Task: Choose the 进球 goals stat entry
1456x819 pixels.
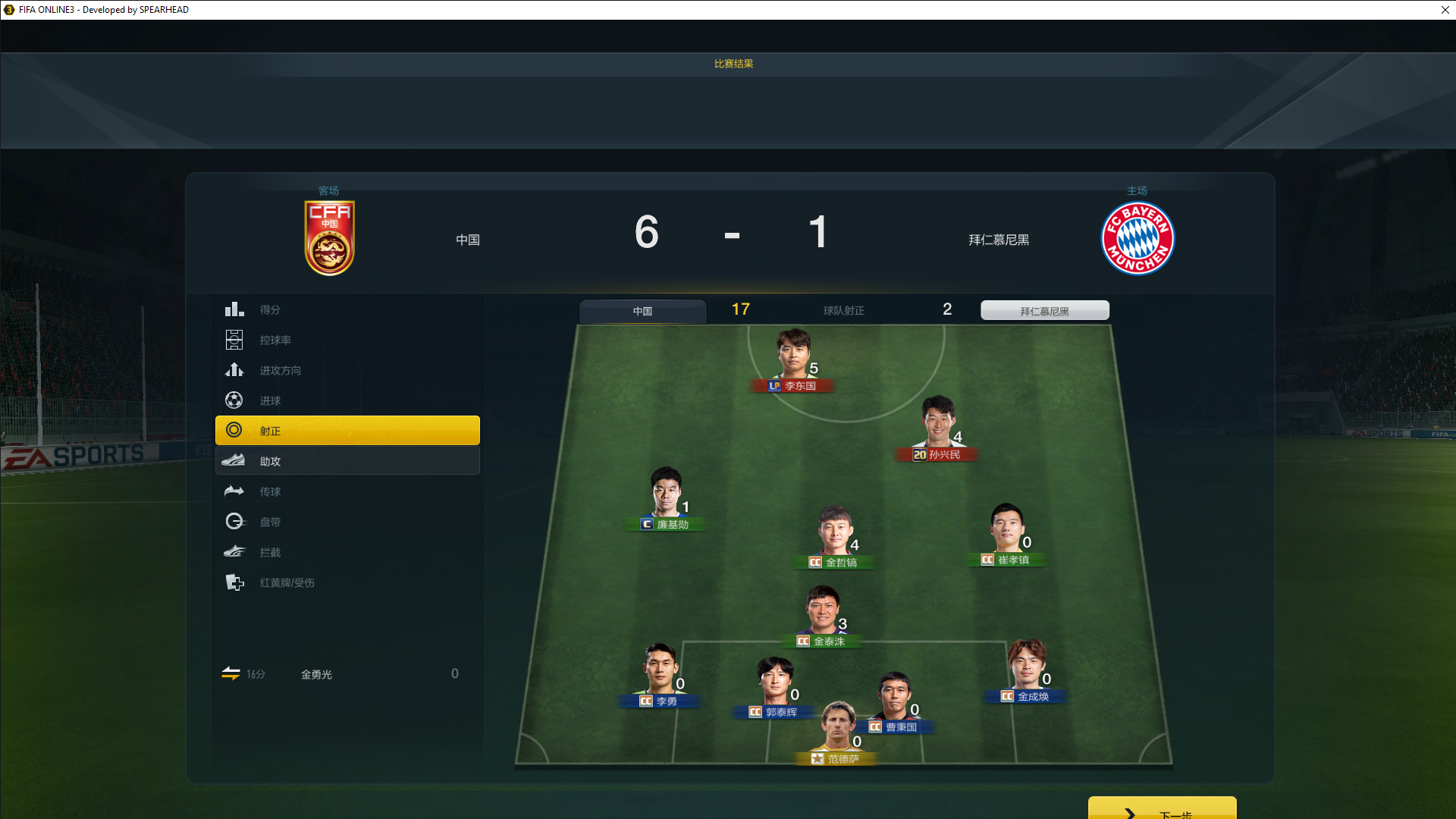Action: tap(347, 400)
